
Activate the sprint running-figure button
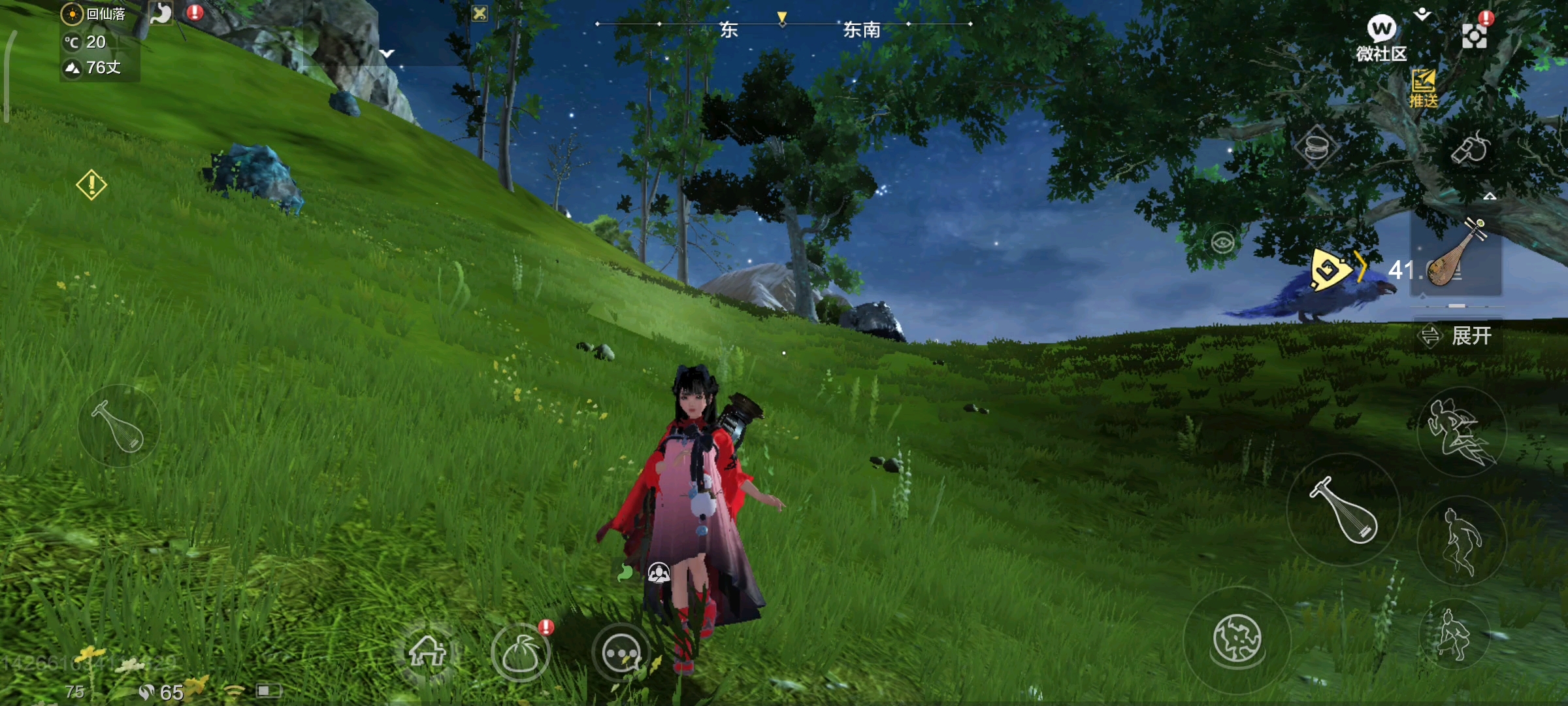click(x=1461, y=432)
